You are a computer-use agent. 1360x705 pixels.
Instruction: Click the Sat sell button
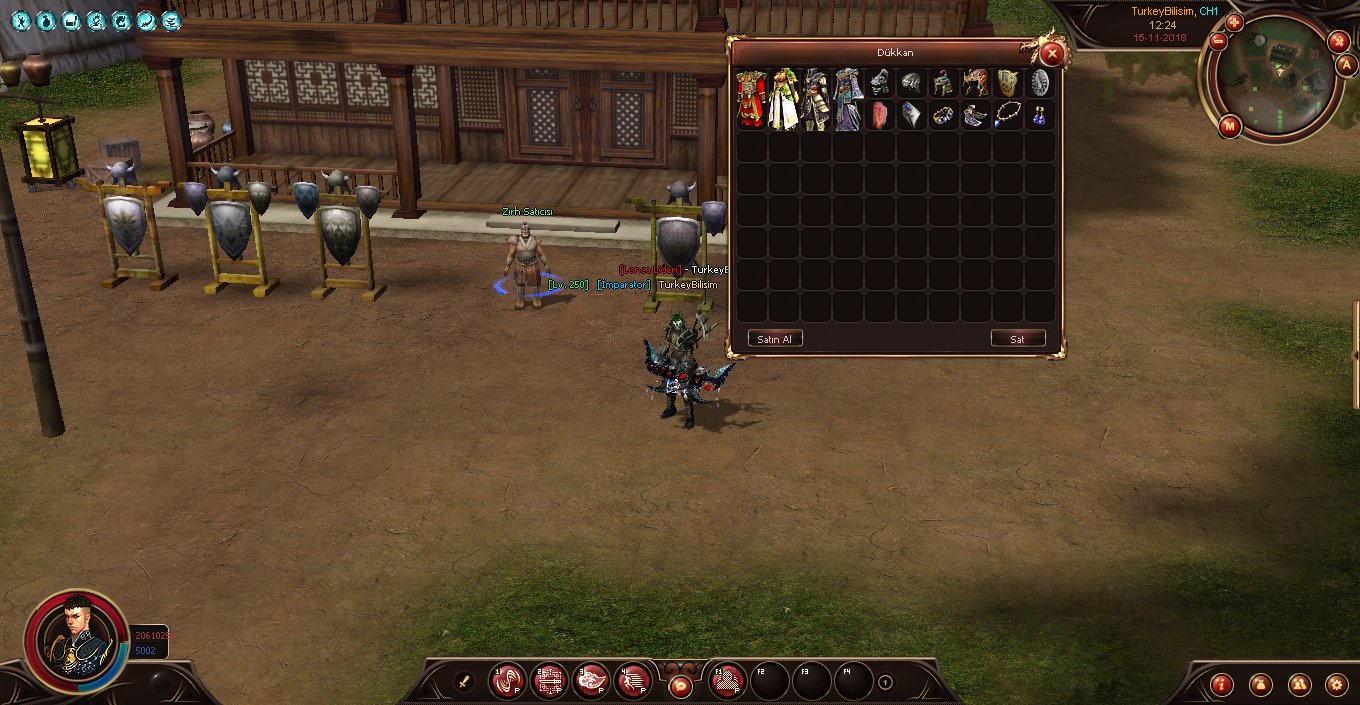1018,339
